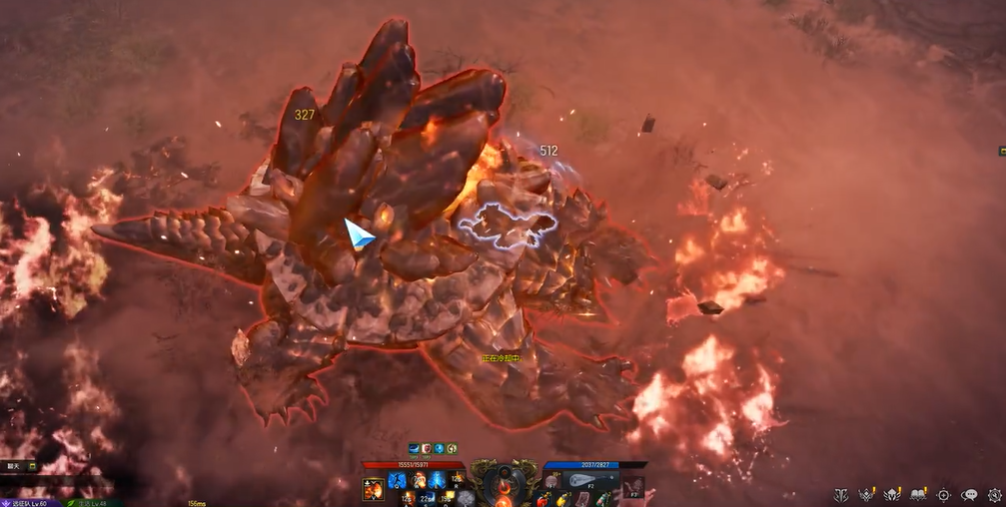This screenshot has height=507, width=1006.
Task: Click the compass crosshair menu icon
Action: 943,495
